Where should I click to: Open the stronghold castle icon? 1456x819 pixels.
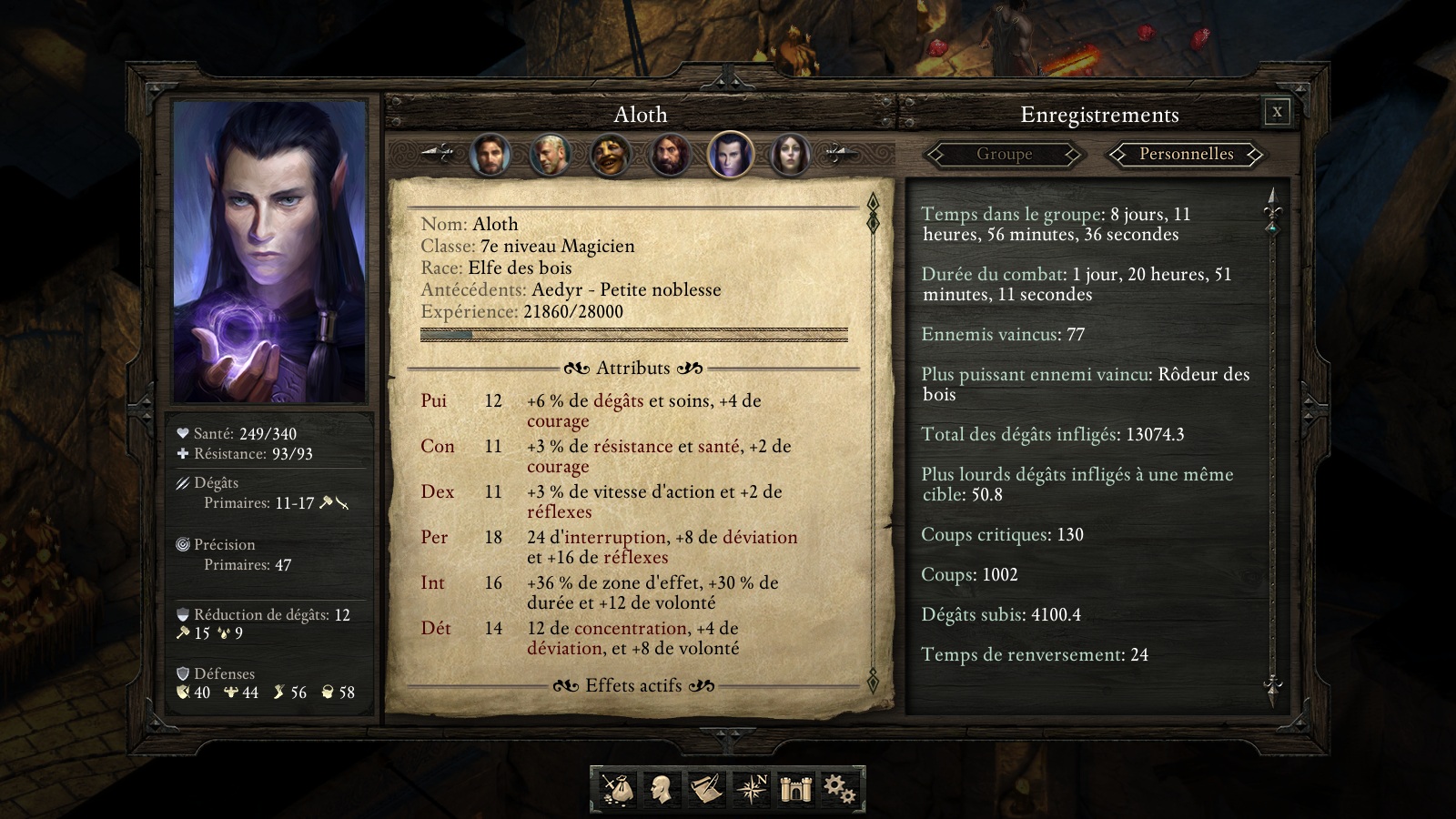[x=795, y=788]
